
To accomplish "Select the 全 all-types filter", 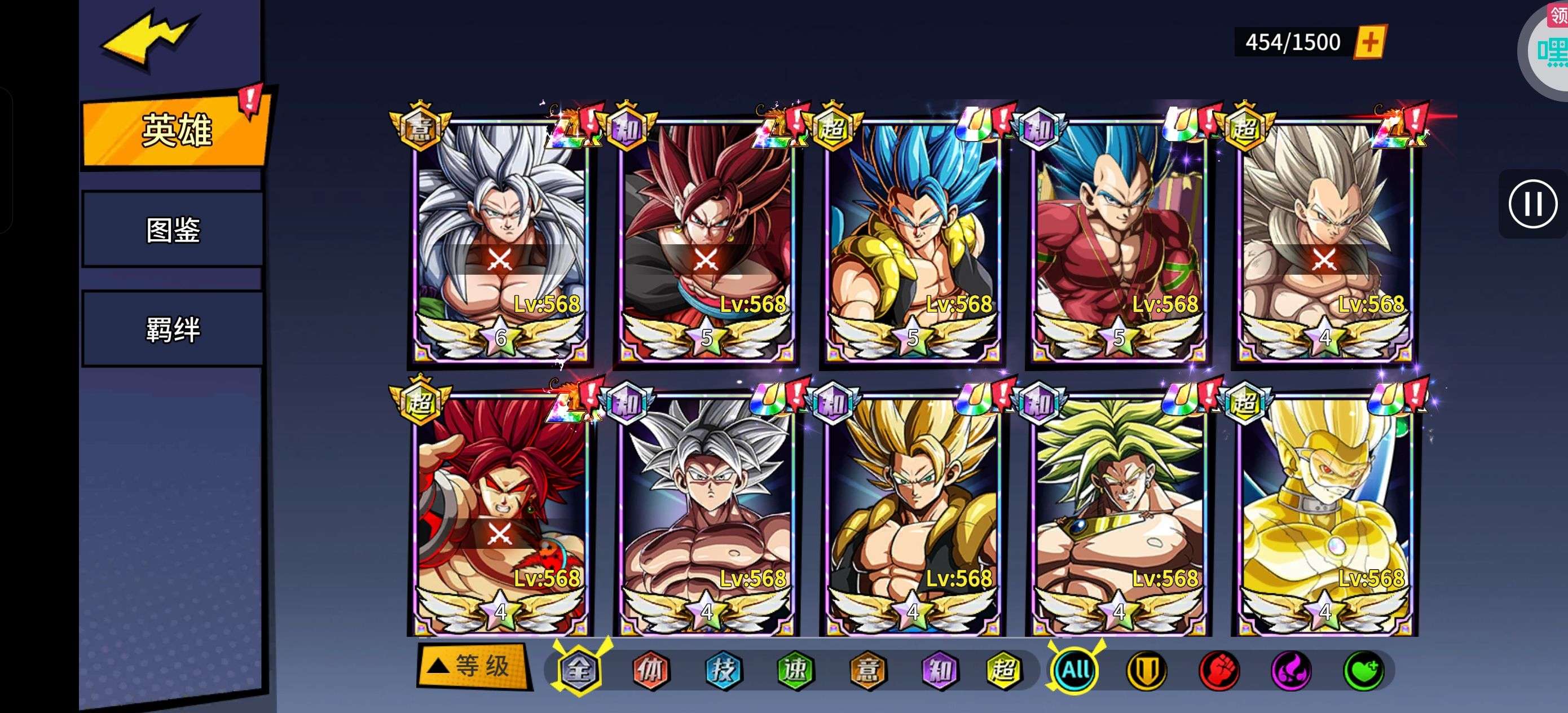I will pyautogui.click(x=578, y=670).
